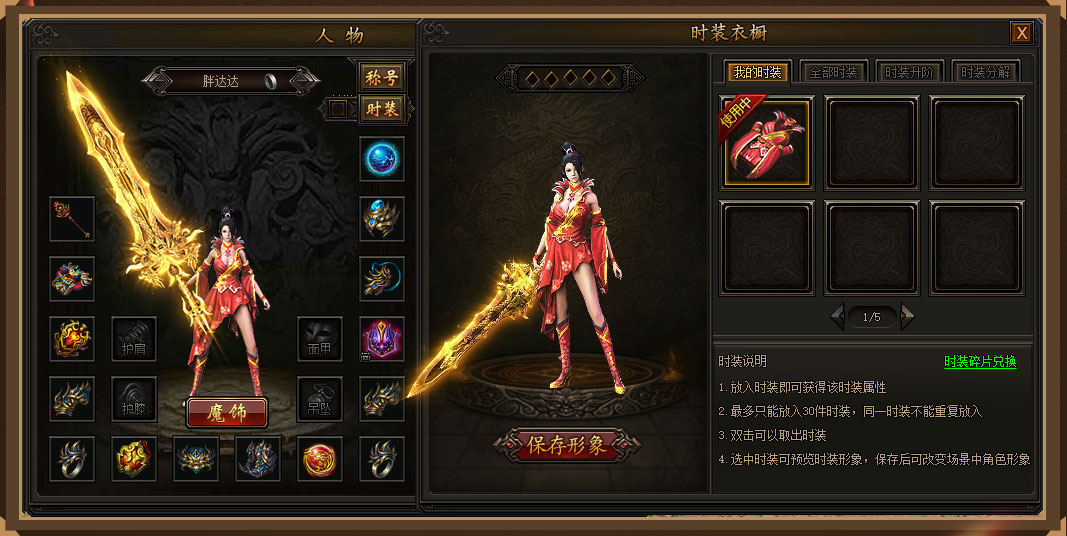Screen dimensions: 1067x536
Task: Open the 全部时装 tab
Action: pos(832,72)
